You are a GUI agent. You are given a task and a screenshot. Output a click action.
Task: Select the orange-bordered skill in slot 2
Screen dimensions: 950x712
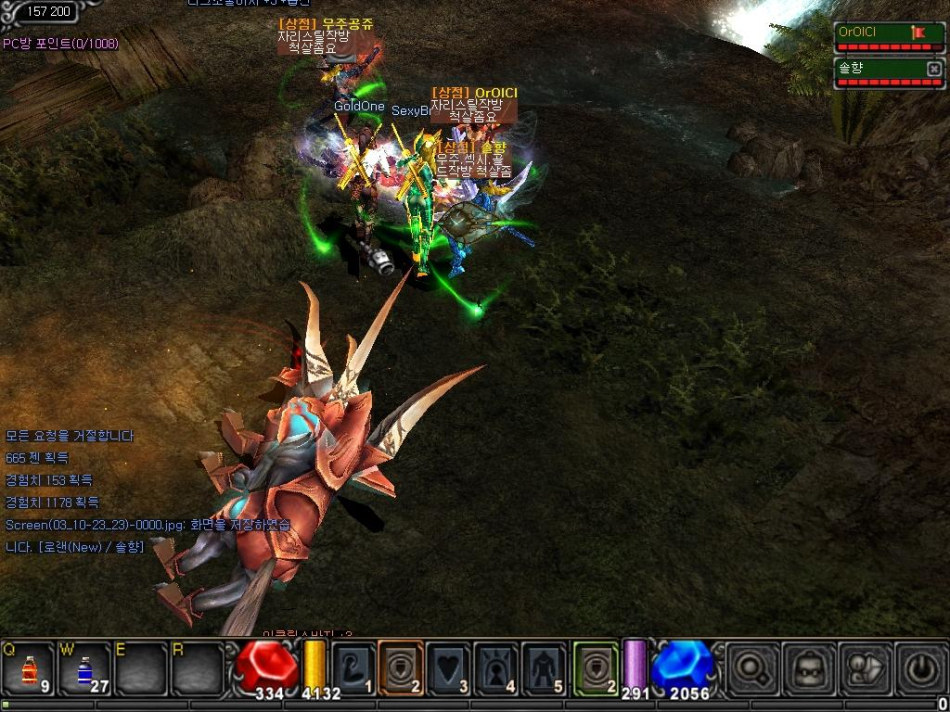pyautogui.click(x=400, y=667)
